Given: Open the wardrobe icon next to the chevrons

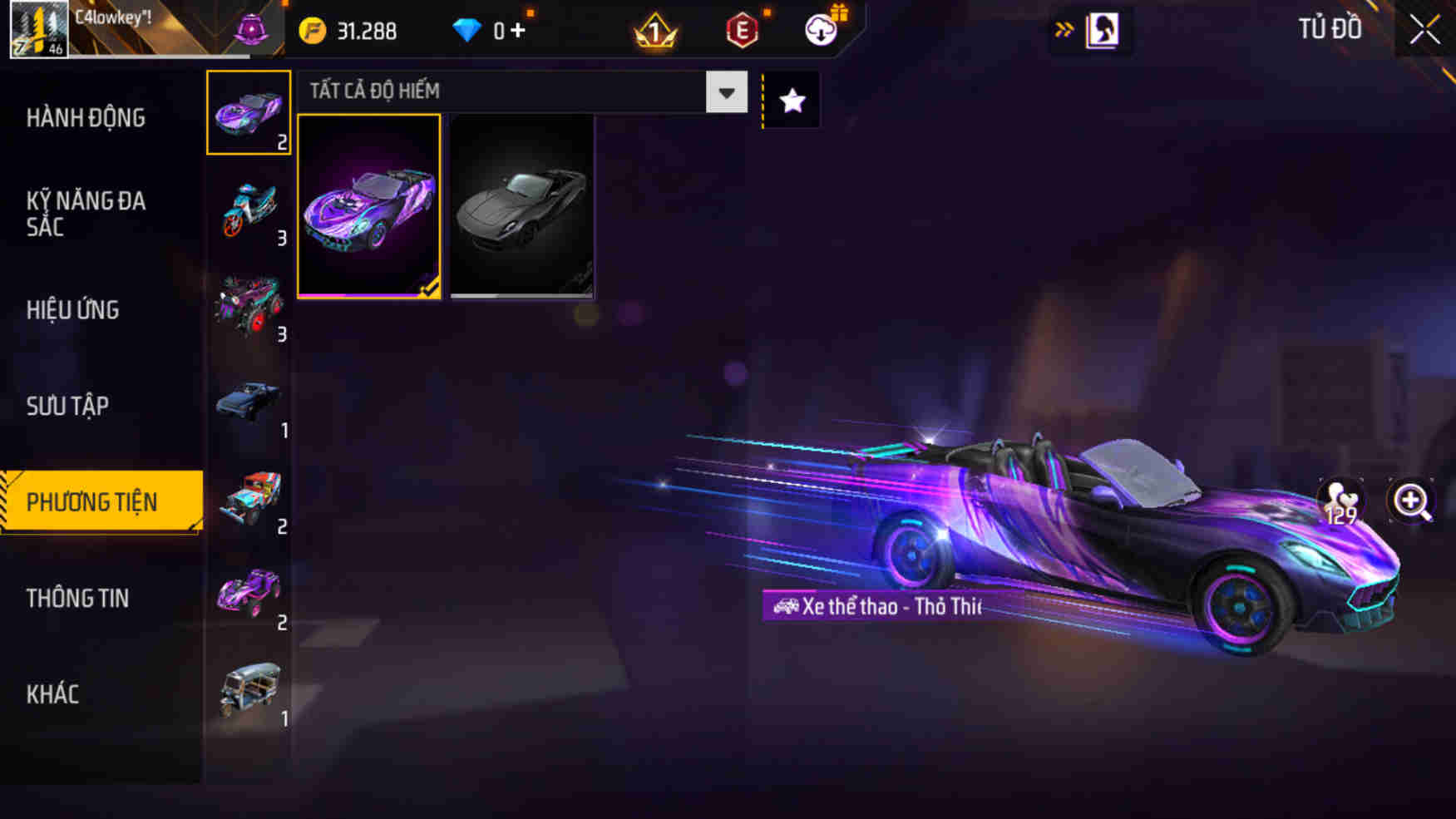Looking at the screenshot, I should 1103,29.
